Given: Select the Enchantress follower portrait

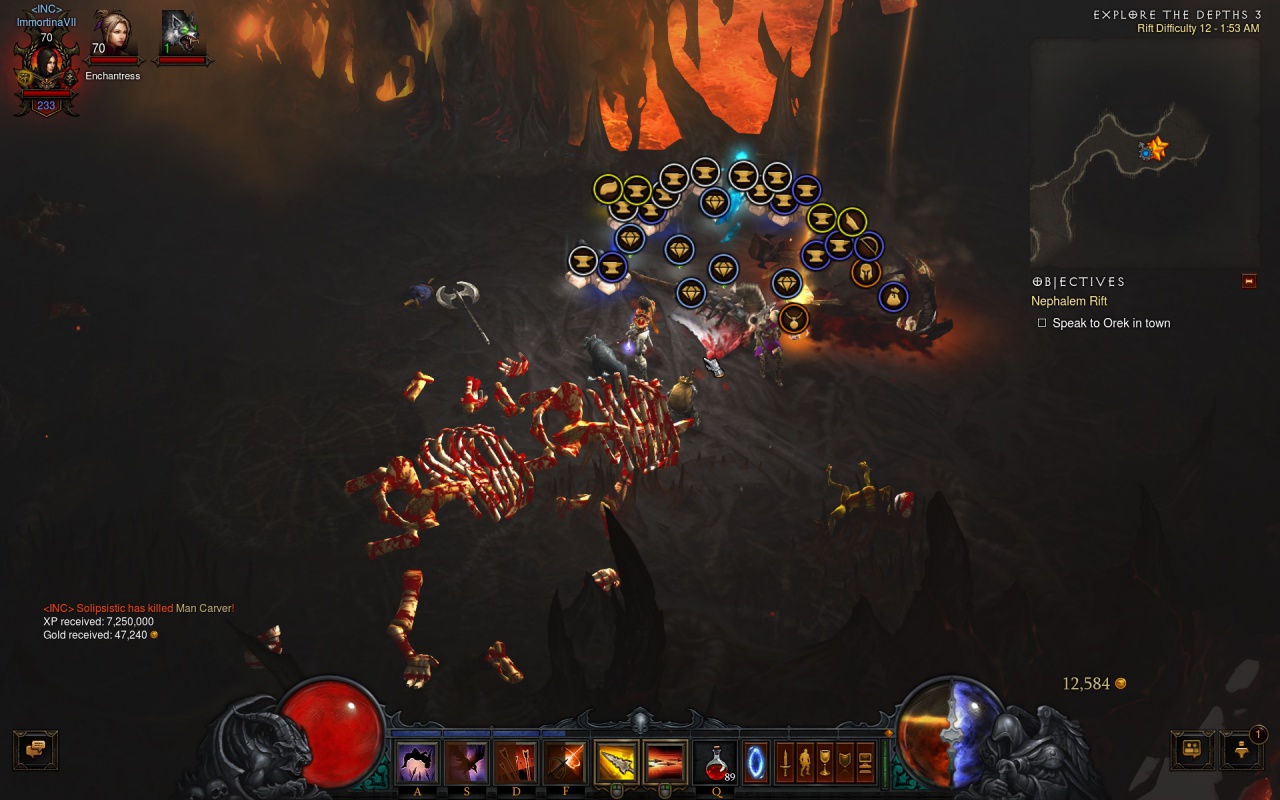Looking at the screenshot, I should click(x=113, y=36).
